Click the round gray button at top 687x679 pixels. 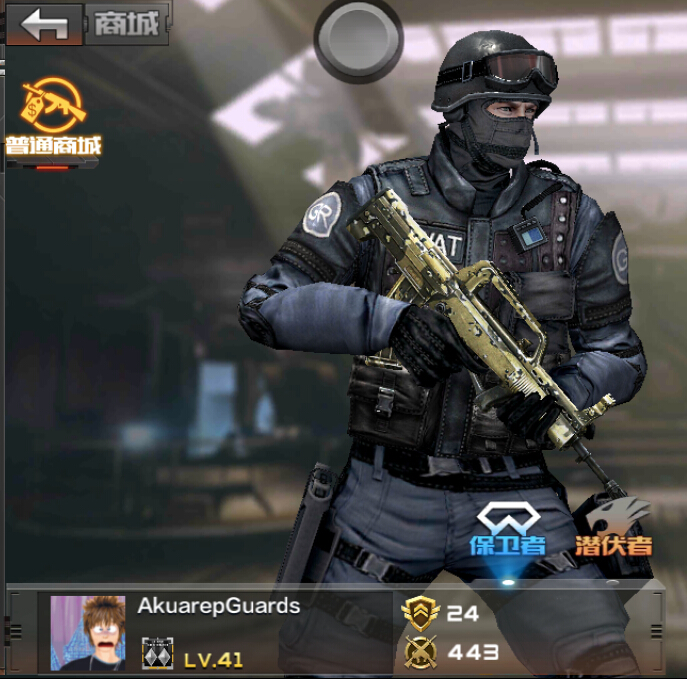click(x=358, y=36)
